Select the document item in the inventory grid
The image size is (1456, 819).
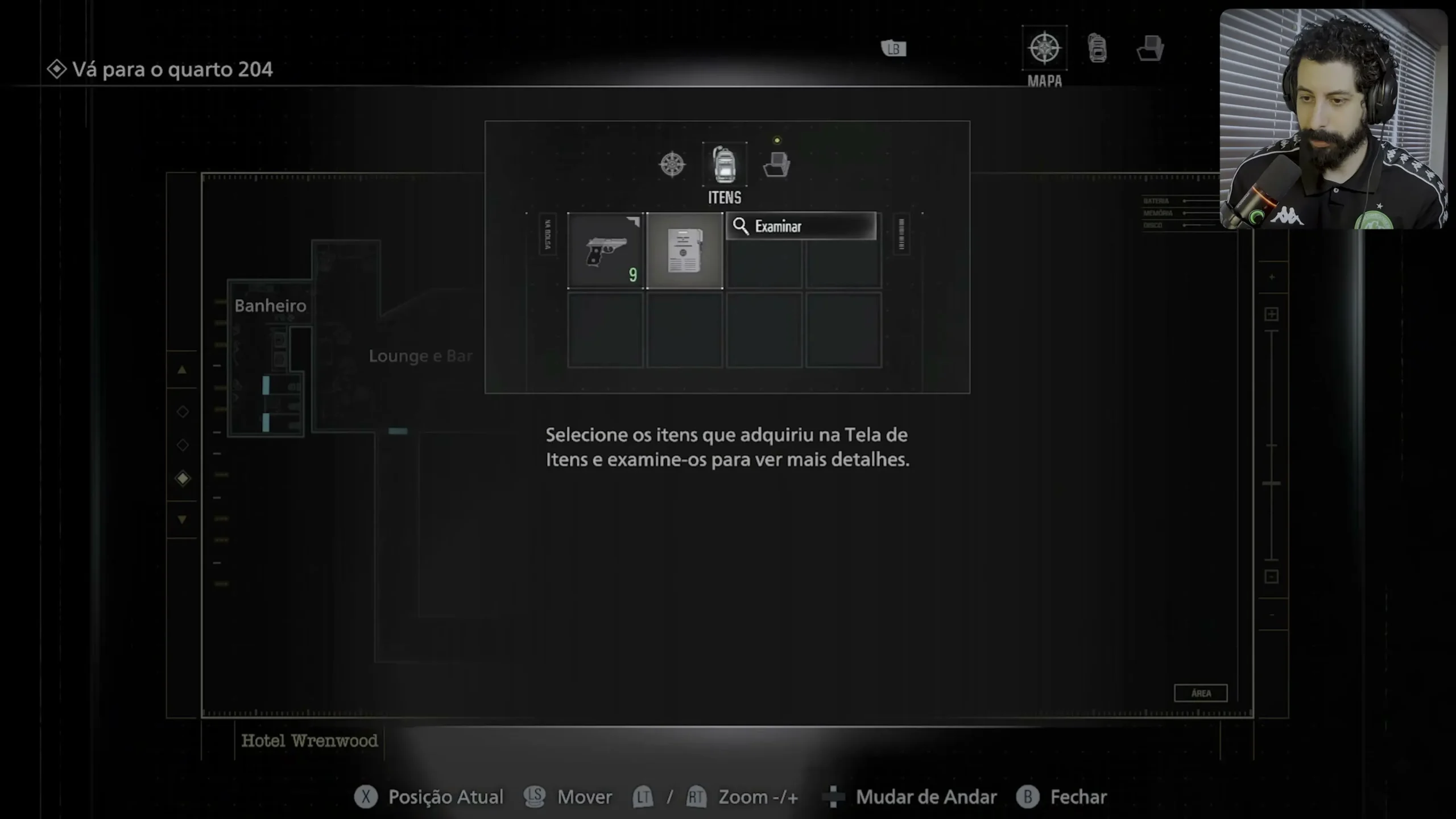coord(684,250)
